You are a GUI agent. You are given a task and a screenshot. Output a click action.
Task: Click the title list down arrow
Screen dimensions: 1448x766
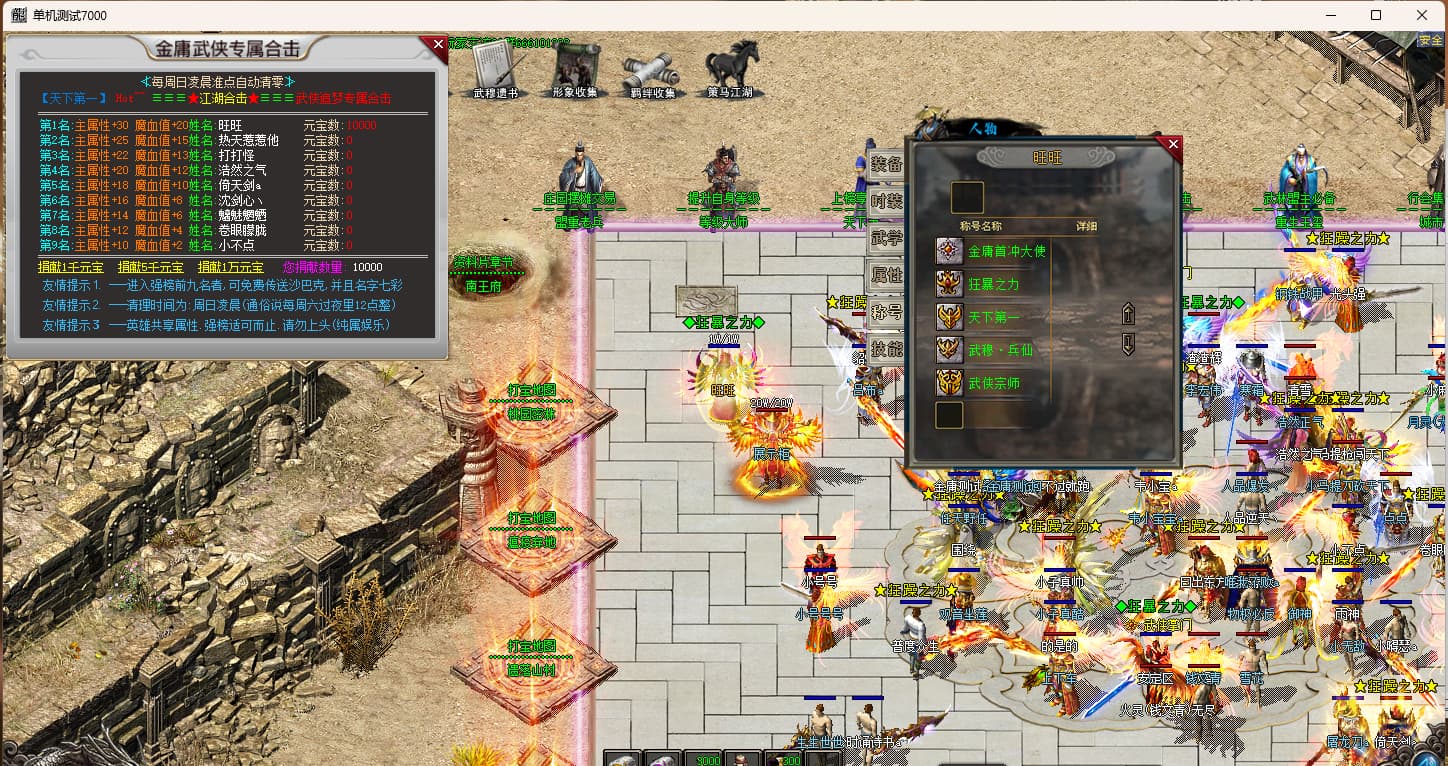click(x=1129, y=345)
